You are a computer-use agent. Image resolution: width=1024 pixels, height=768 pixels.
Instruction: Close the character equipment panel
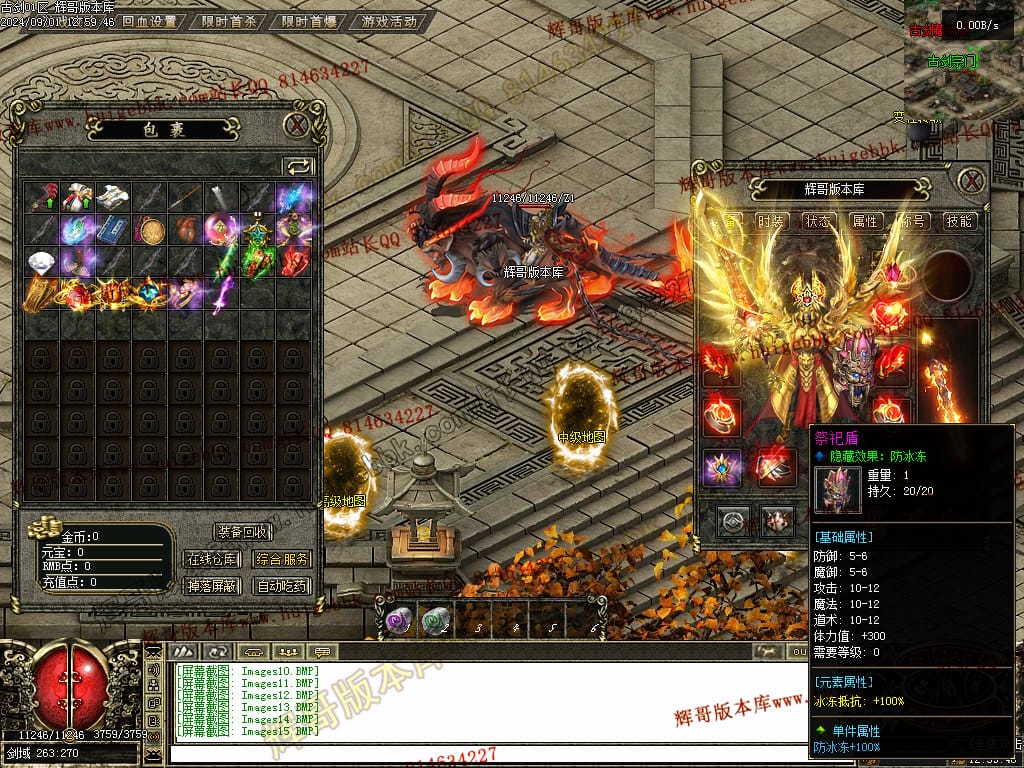tap(971, 181)
